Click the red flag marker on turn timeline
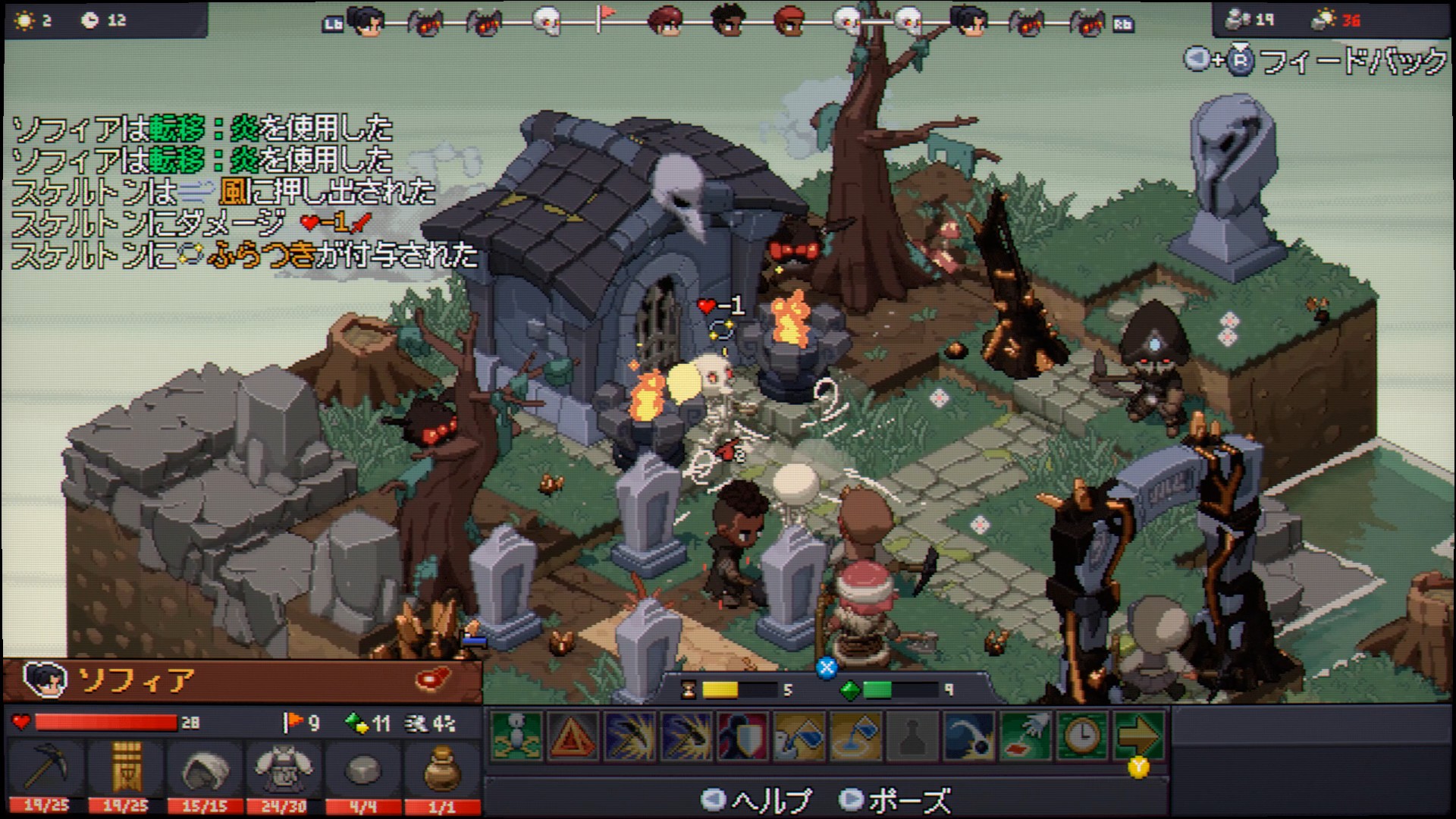 pyautogui.click(x=604, y=17)
